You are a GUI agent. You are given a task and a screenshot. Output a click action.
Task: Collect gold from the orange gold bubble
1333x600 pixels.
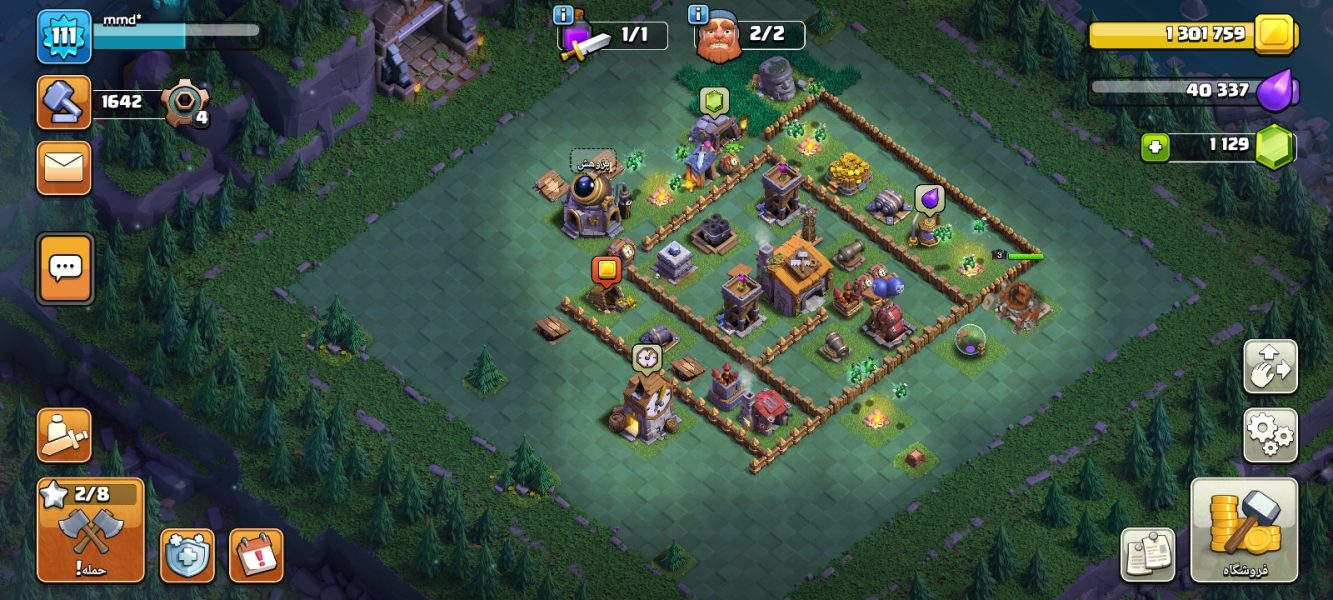[x=606, y=270]
